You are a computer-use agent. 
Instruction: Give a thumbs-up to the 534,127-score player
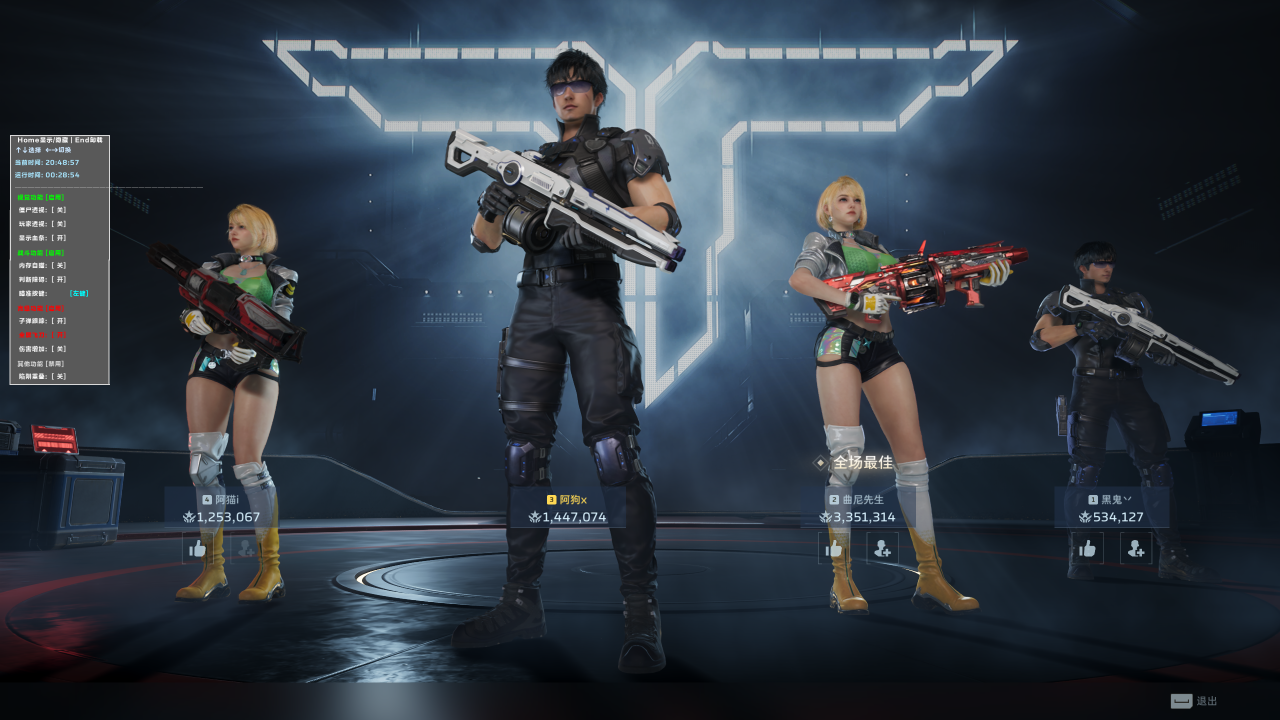1087,548
